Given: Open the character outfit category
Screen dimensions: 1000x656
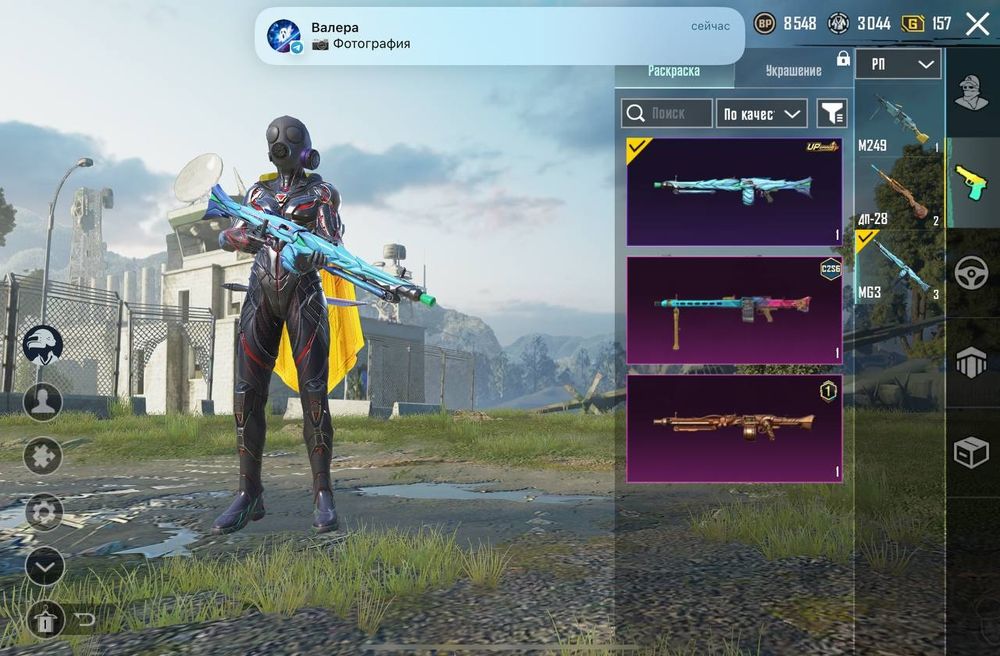Looking at the screenshot, I should click(971, 95).
